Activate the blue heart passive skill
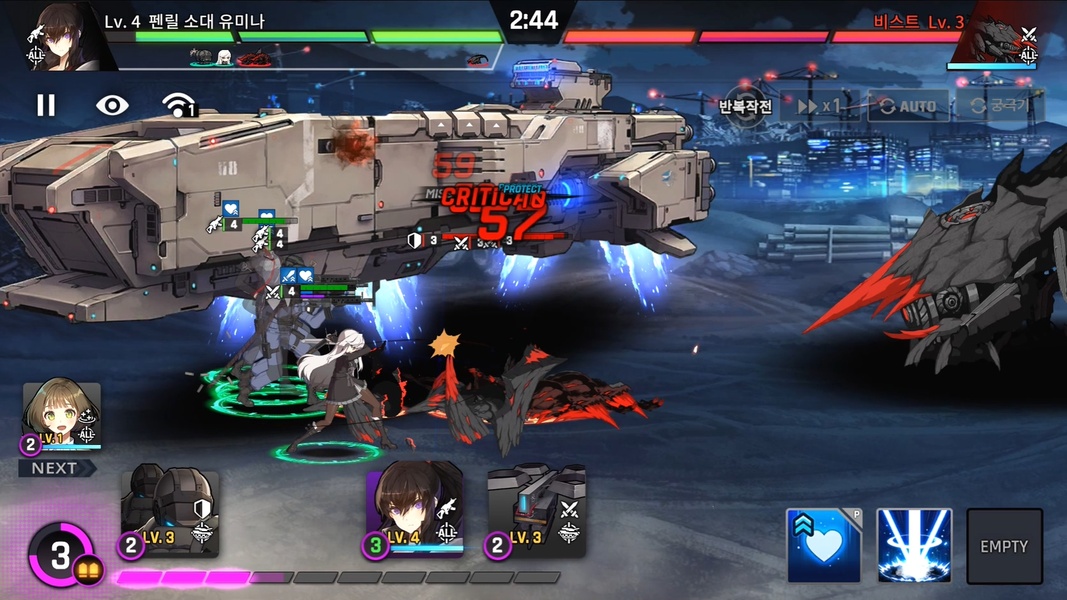The width and height of the screenshot is (1067, 600). [823, 546]
